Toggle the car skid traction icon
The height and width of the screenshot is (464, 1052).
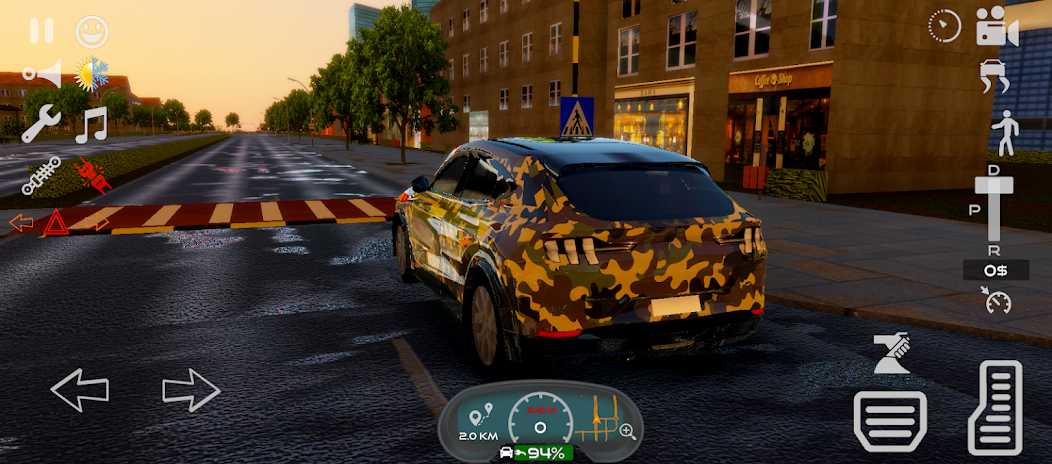(996, 77)
